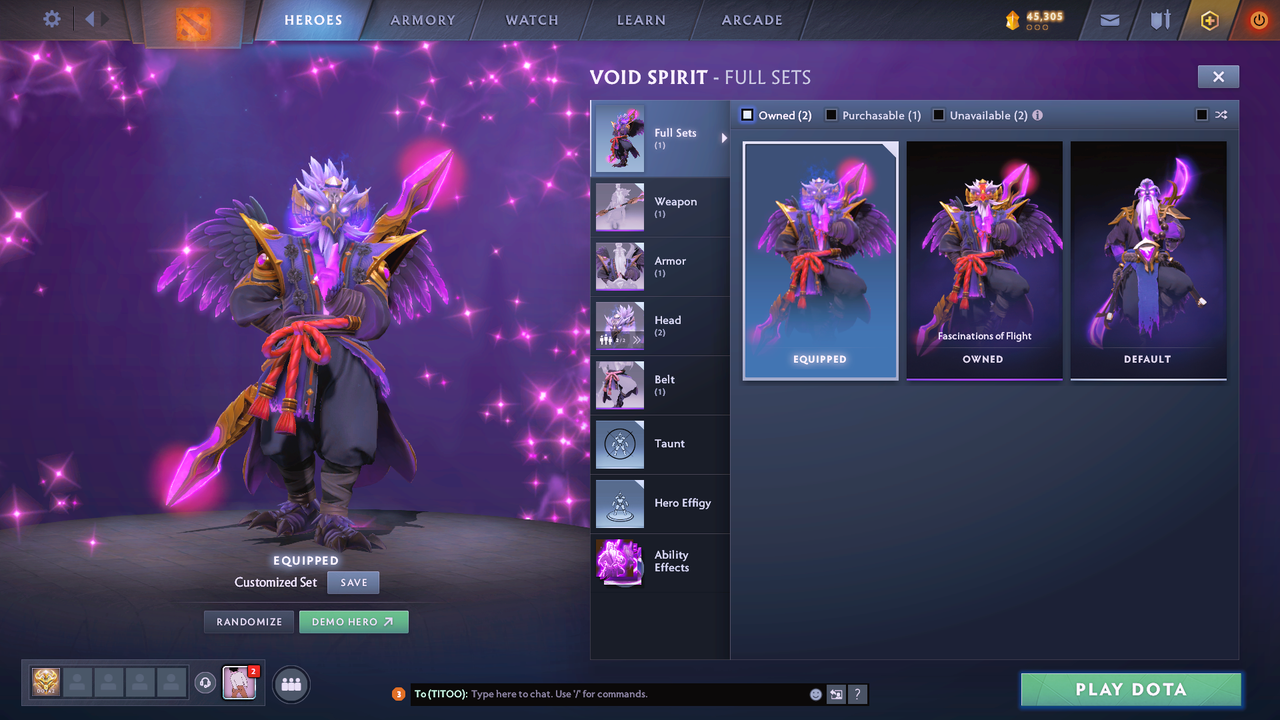The image size is (1280, 720).
Task: Open Dota Plus subscription page
Action: [1208, 20]
